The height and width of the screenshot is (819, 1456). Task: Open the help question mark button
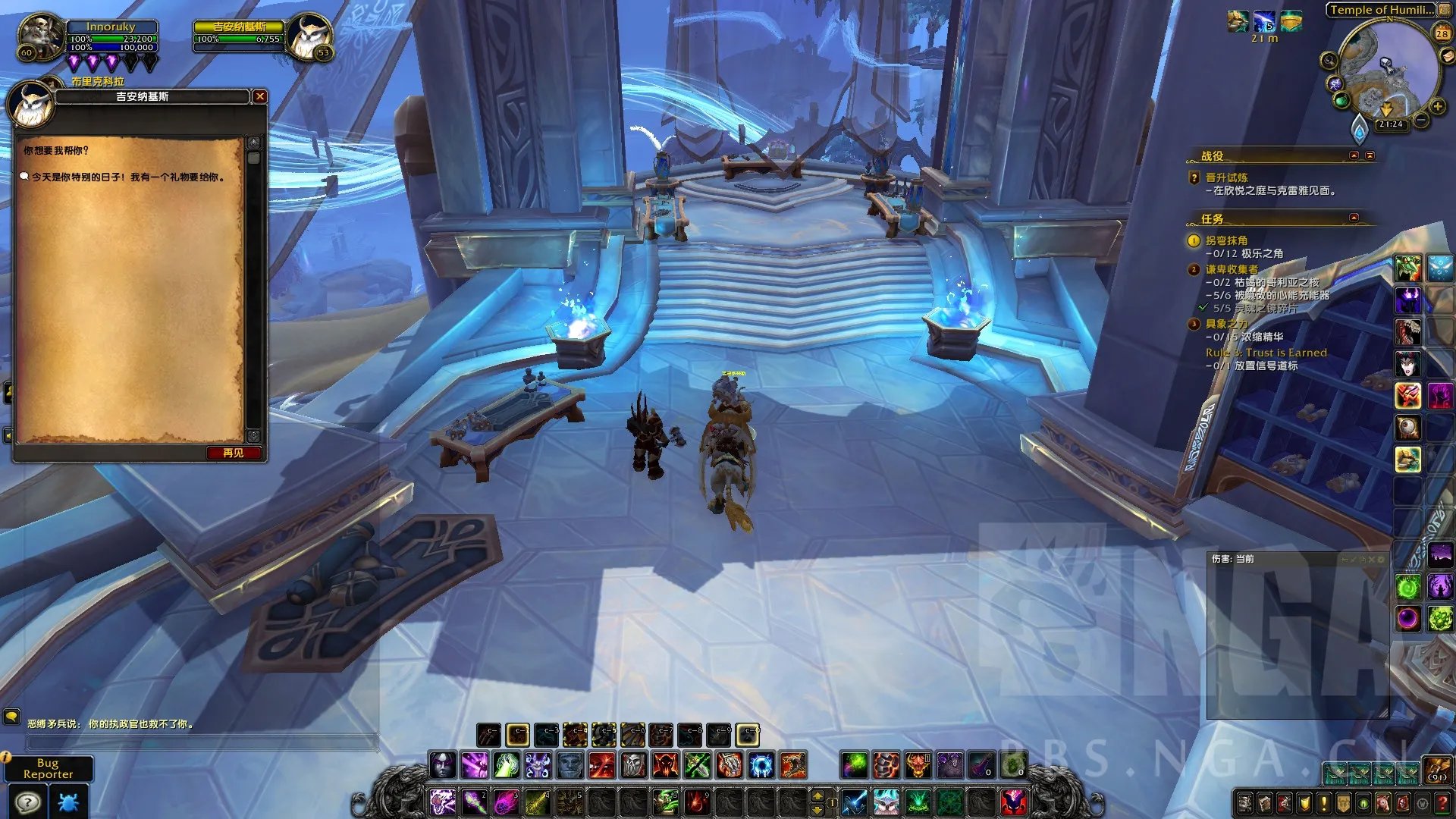[28, 802]
